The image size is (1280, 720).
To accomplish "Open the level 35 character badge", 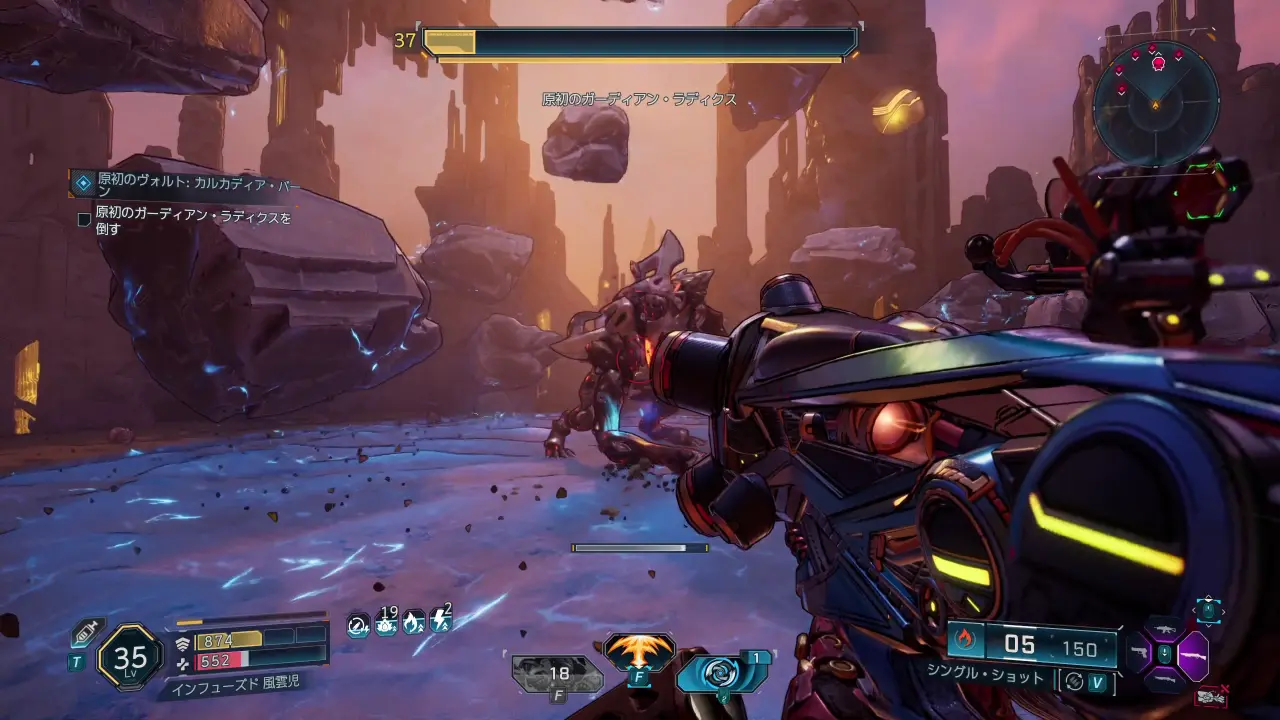I will [x=130, y=657].
